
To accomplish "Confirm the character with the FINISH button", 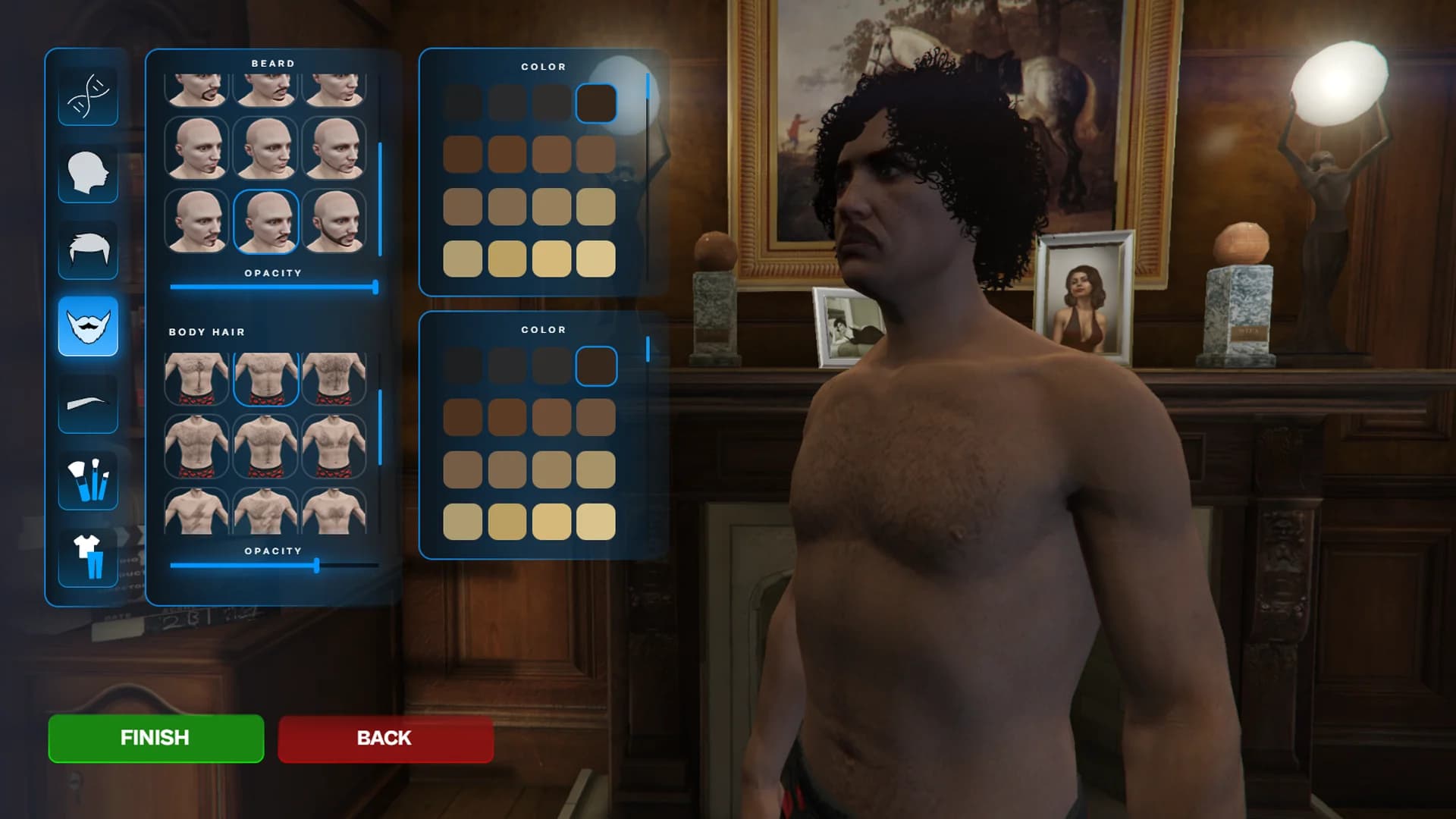I will coord(155,738).
